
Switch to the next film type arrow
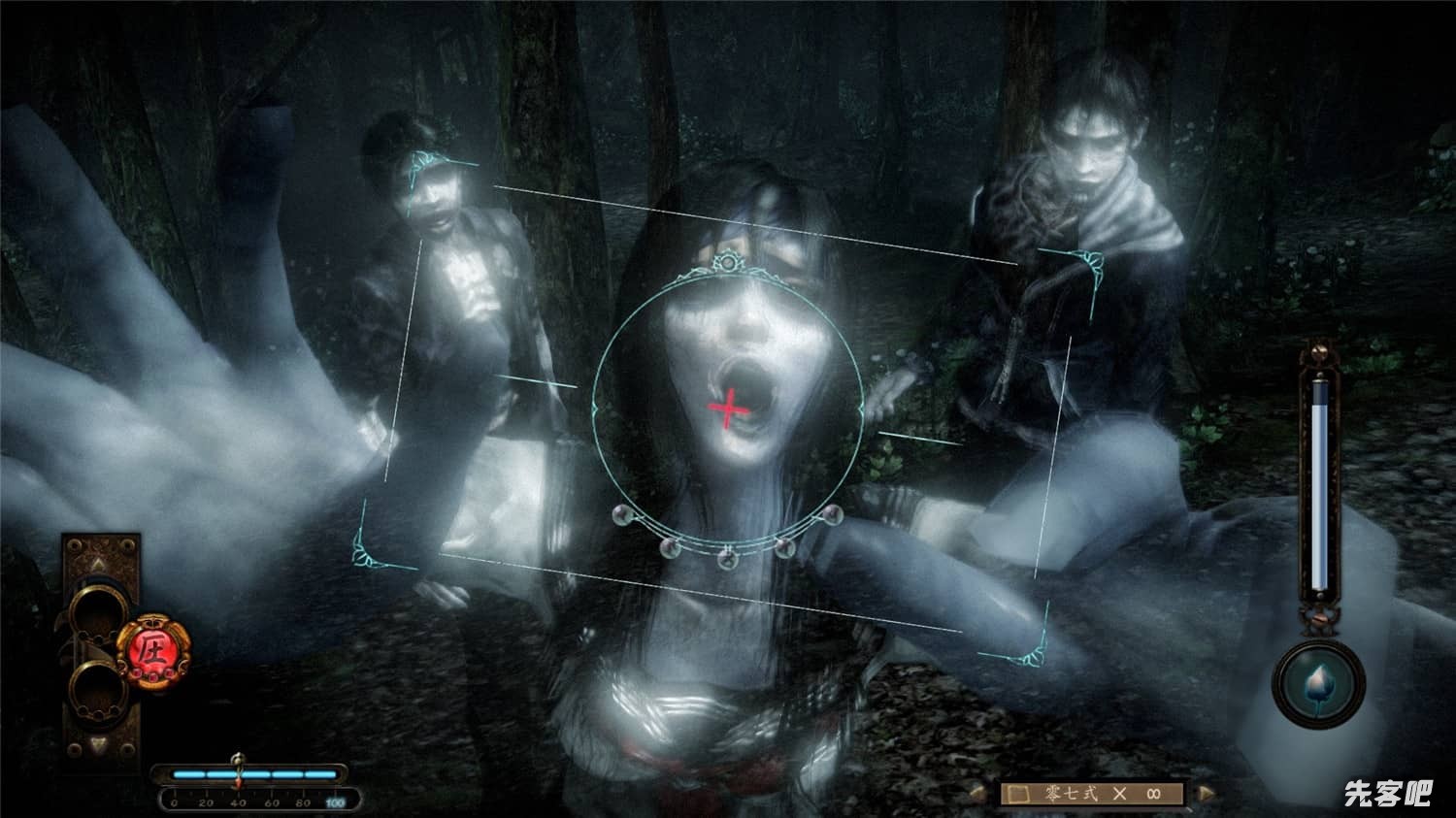click(1207, 794)
